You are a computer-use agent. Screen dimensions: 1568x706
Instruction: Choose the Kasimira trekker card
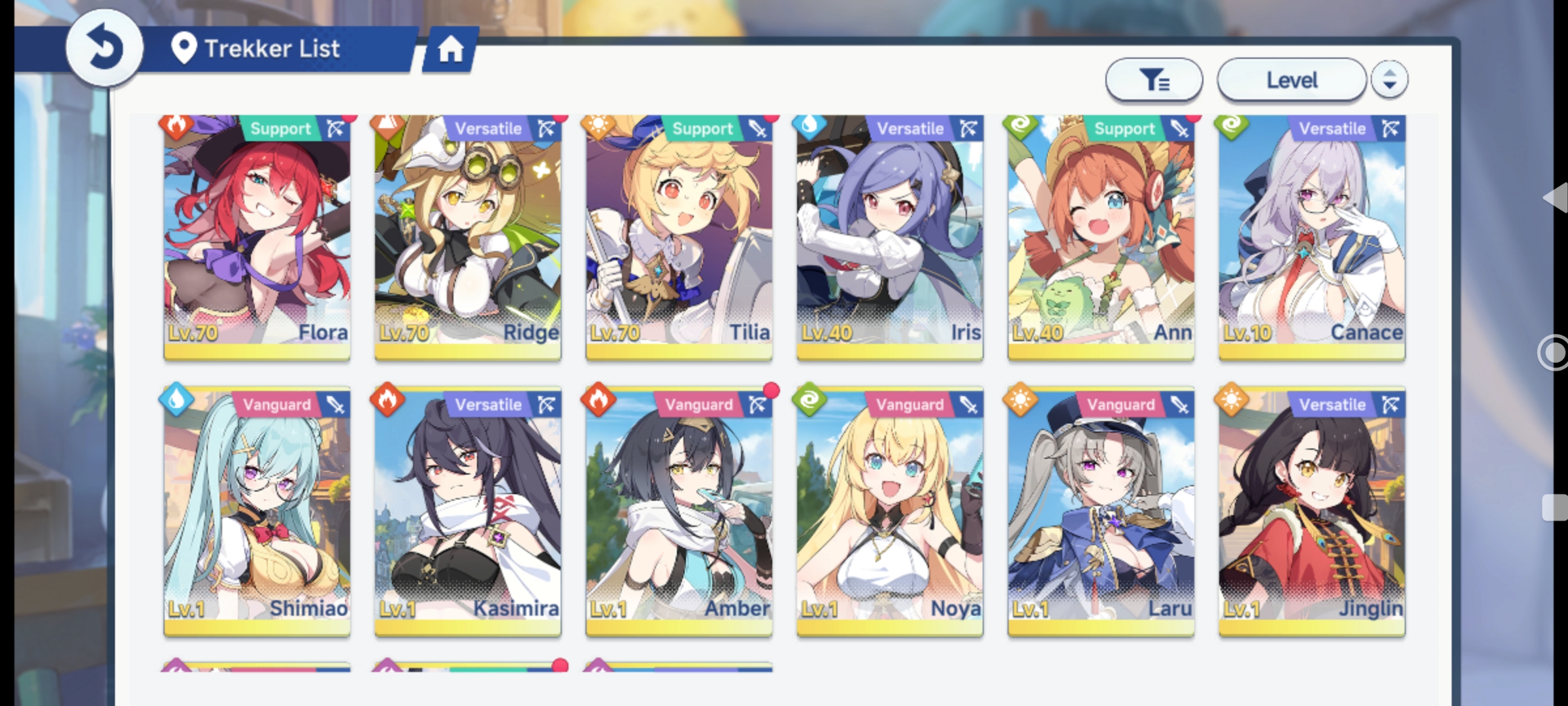tap(468, 513)
